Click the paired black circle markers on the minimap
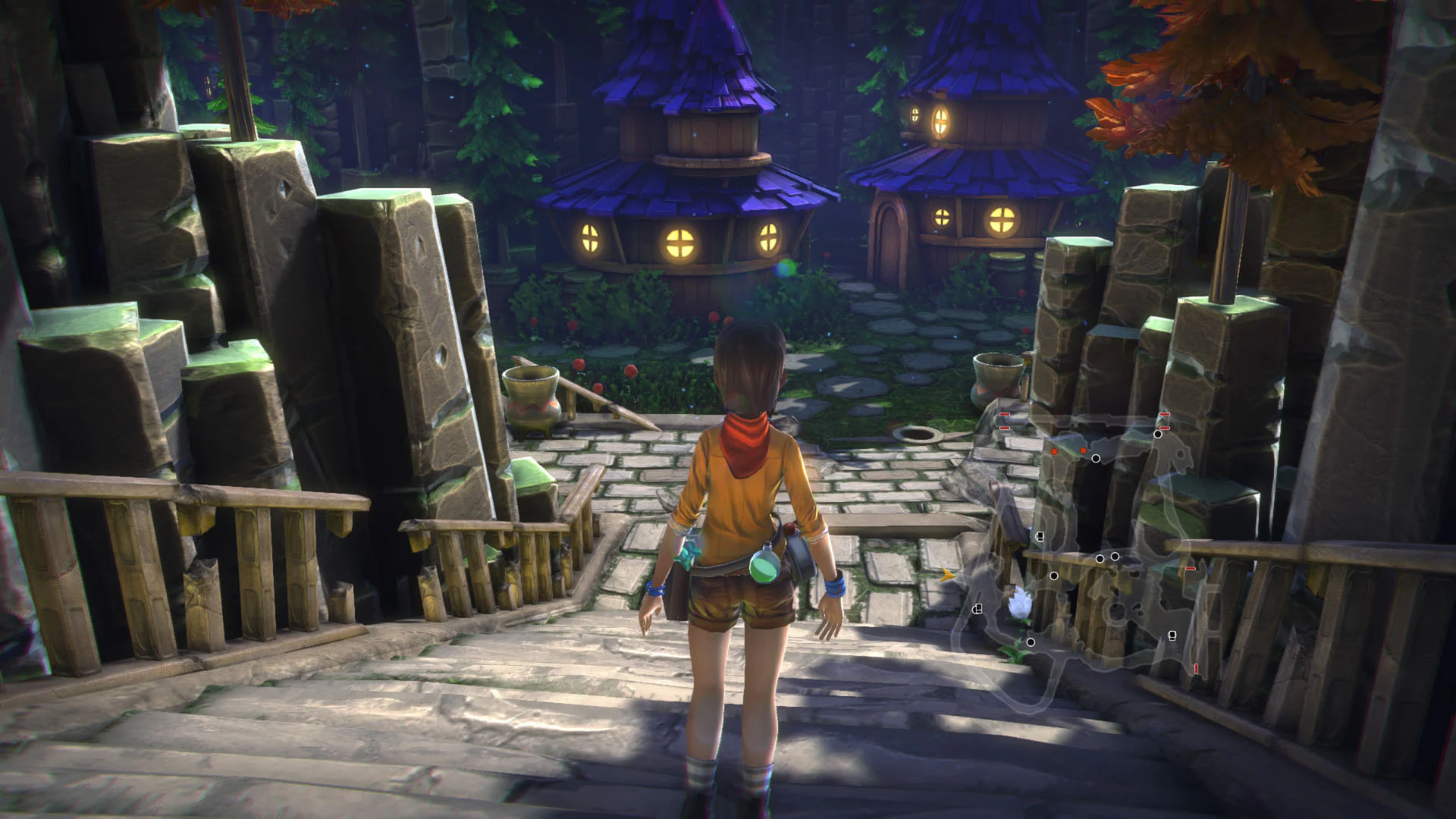 [1107, 557]
